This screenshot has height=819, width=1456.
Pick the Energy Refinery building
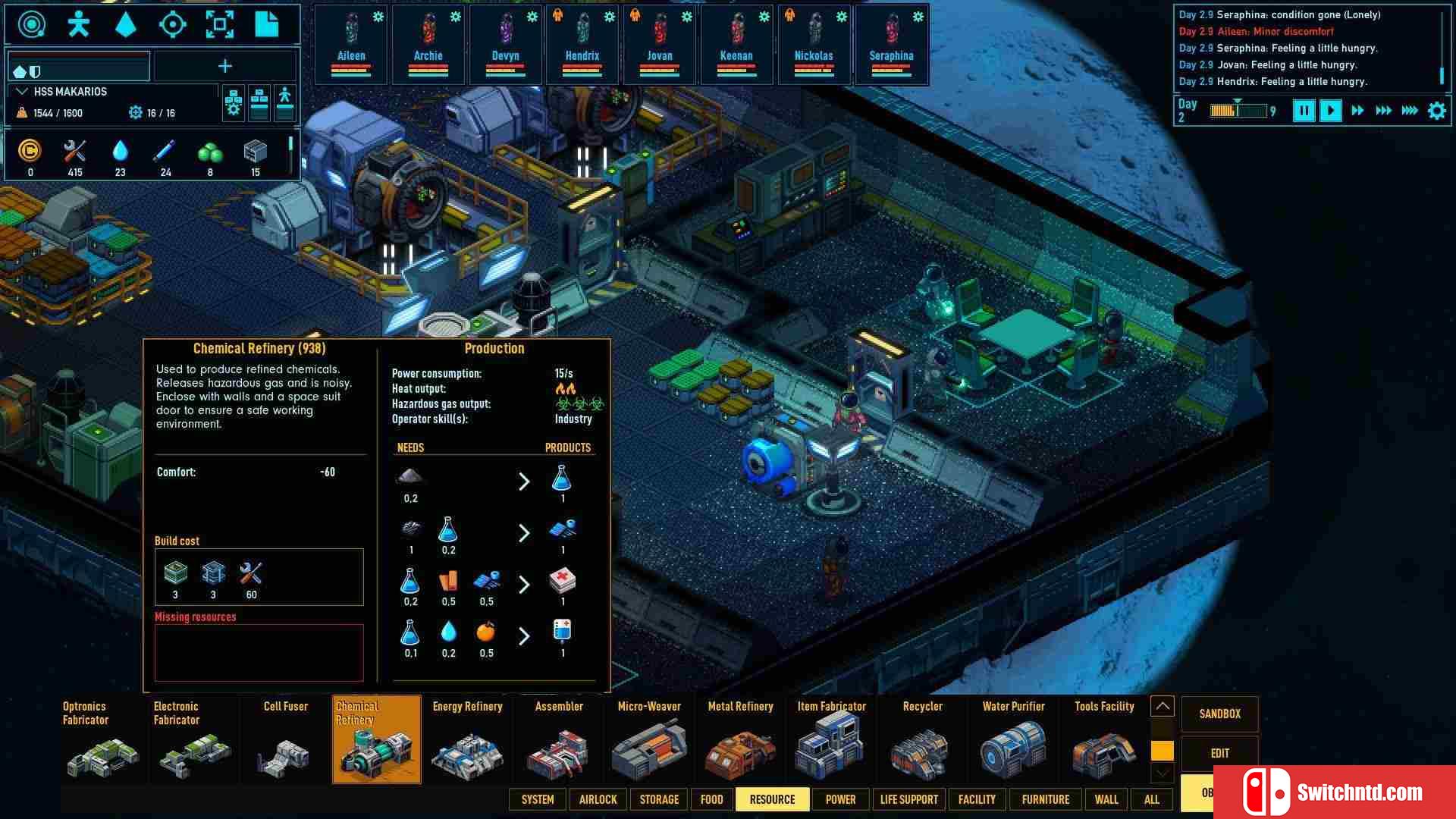tap(467, 739)
